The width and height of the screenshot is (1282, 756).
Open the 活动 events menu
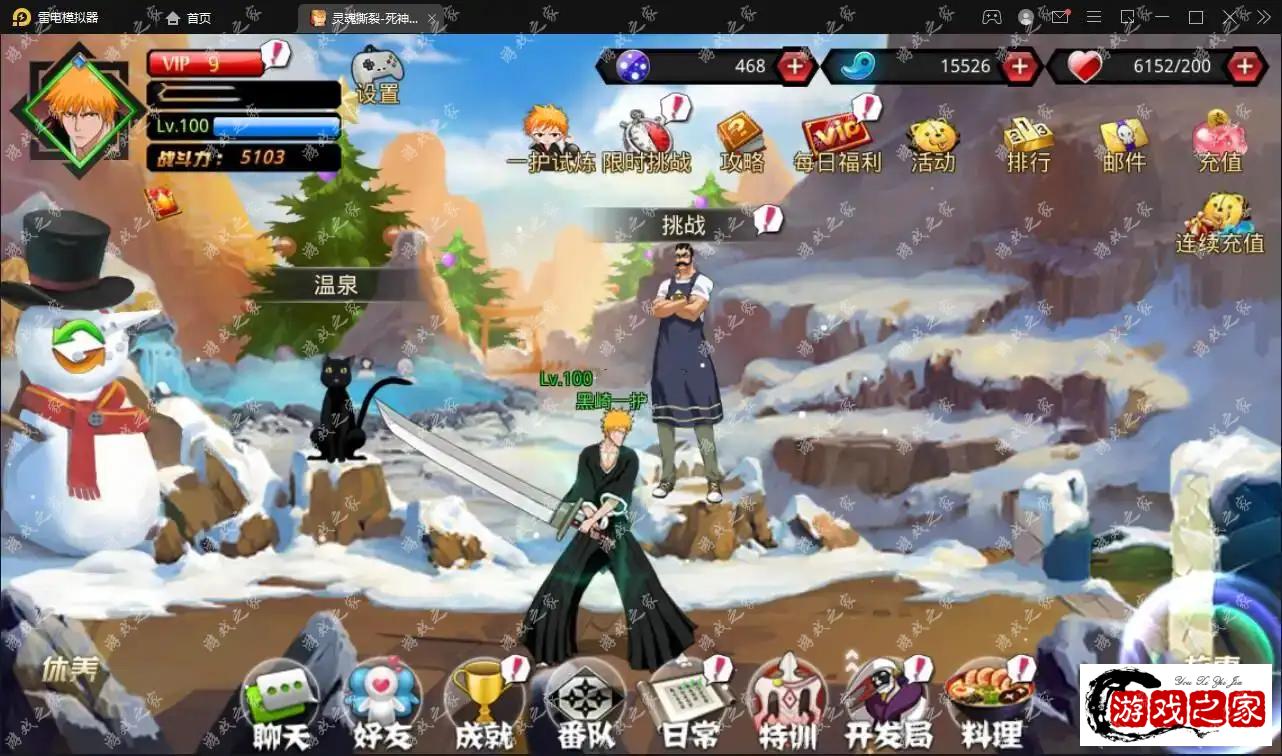tap(932, 143)
